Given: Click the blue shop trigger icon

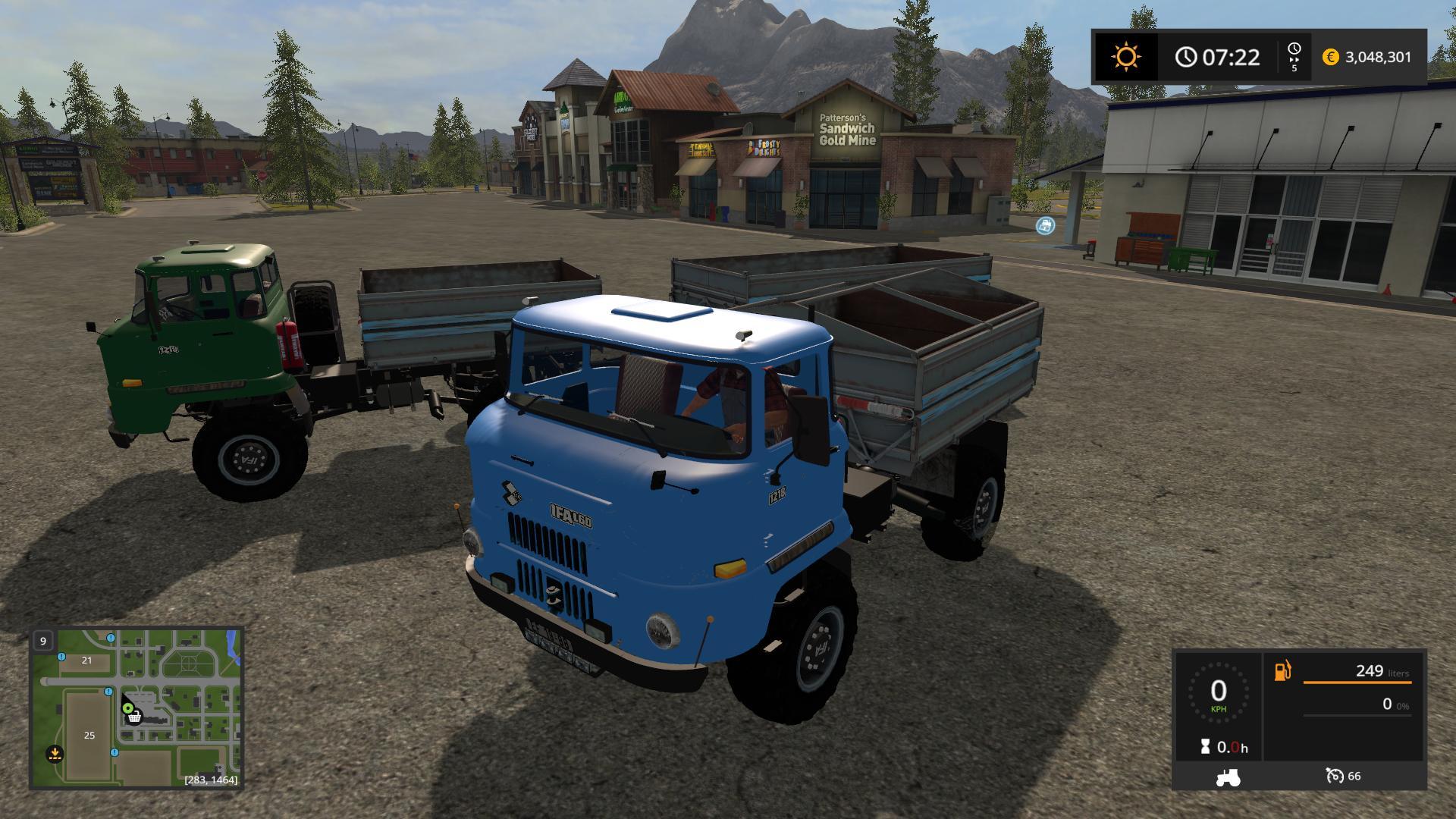Looking at the screenshot, I should (1045, 225).
